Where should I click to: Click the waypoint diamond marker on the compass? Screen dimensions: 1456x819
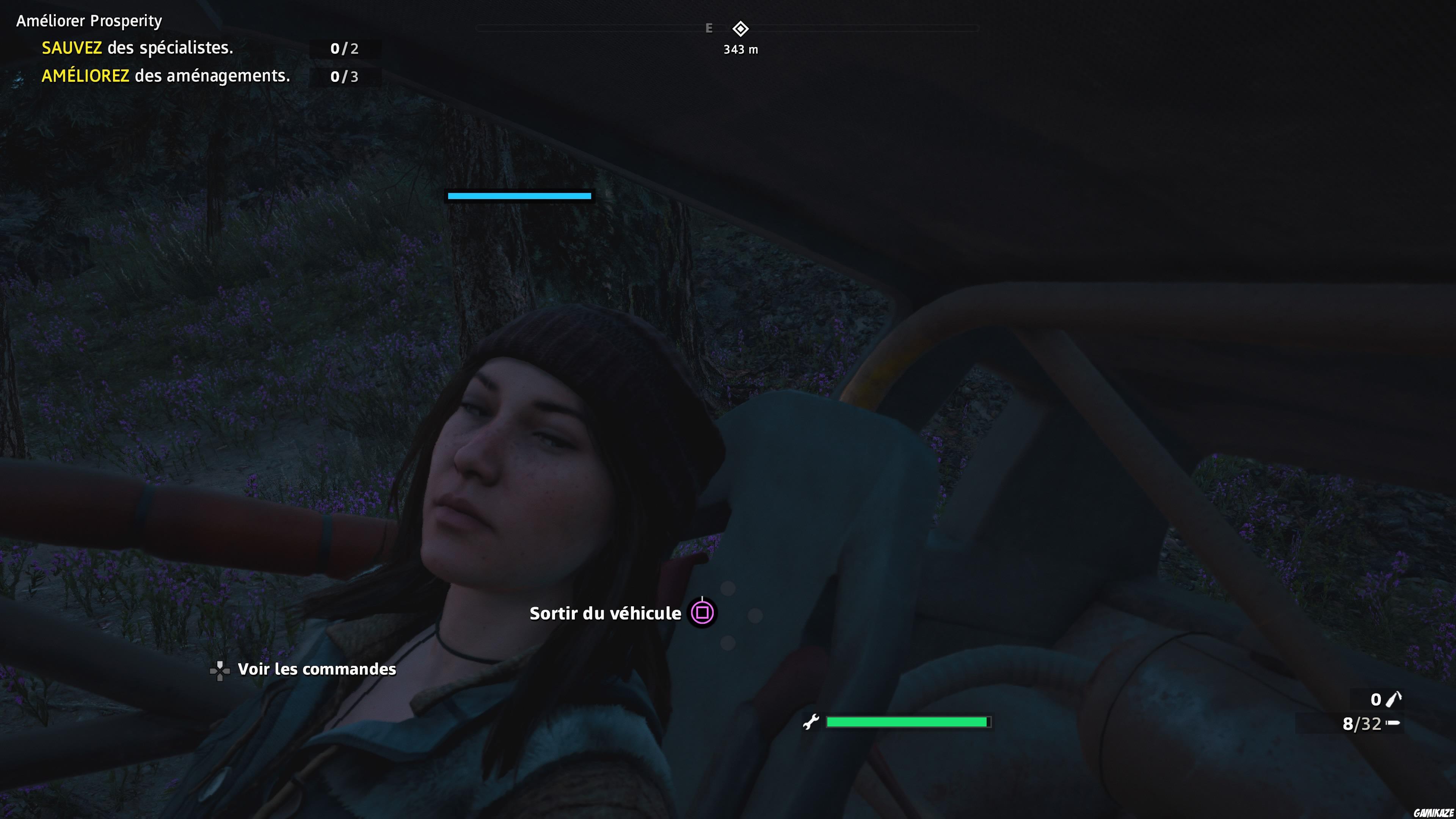[741, 29]
